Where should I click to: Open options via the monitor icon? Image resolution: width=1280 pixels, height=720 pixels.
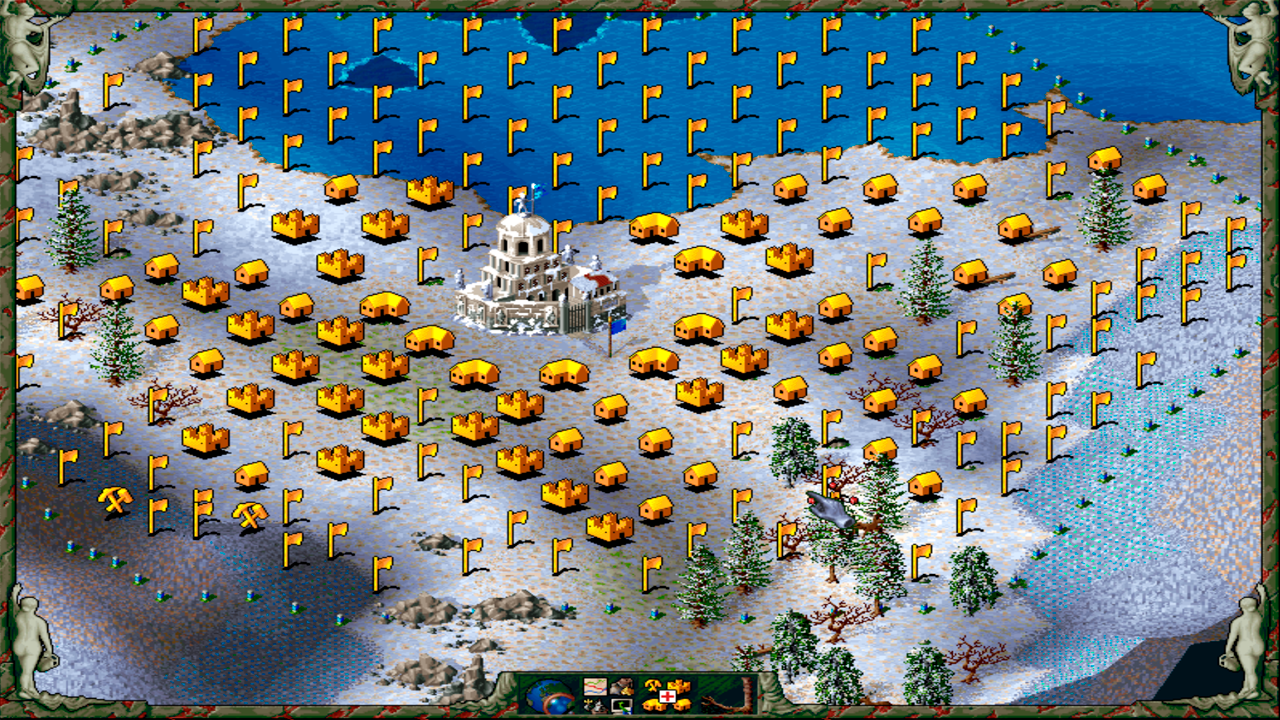pos(620,705)
